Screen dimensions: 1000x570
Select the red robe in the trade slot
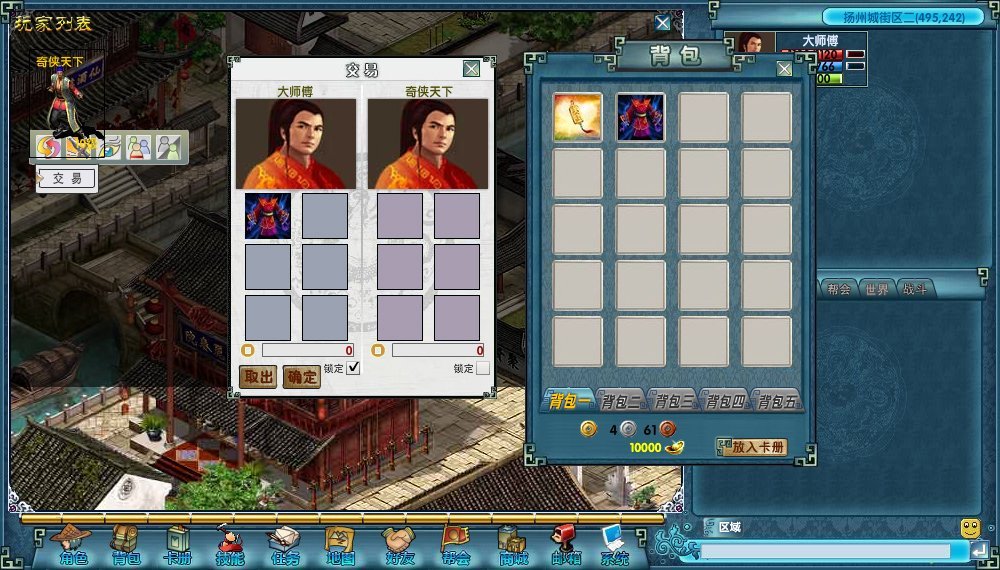click(267, 216)
